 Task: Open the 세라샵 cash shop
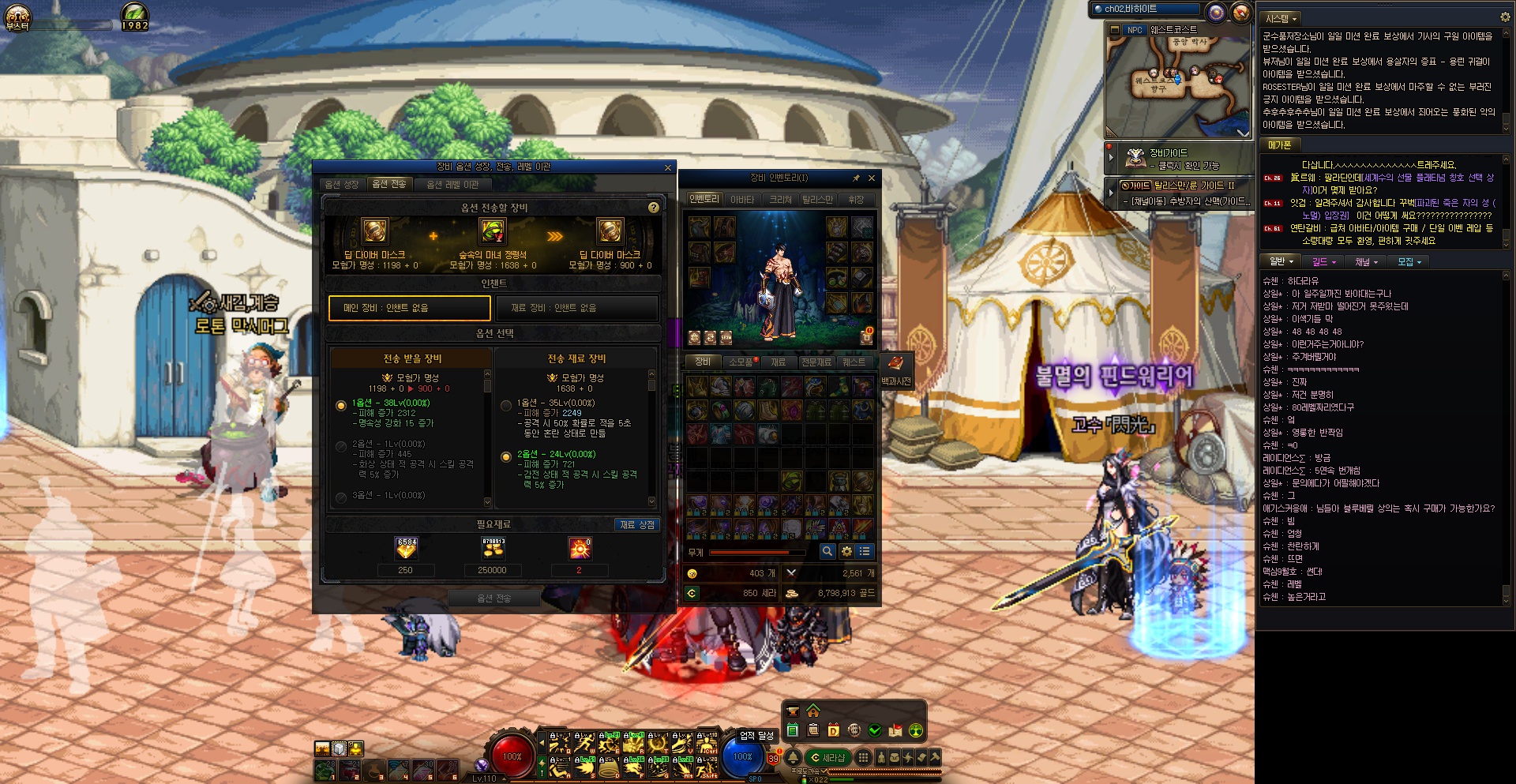coord(828,758)
